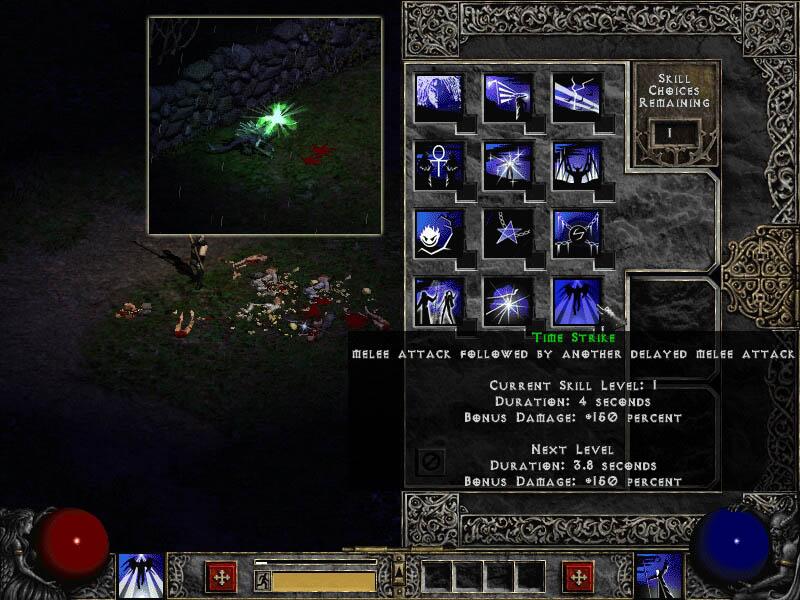800x600 pixels.
Task: Close the skill tree with the circle-slash button
Action: point(429,462)
